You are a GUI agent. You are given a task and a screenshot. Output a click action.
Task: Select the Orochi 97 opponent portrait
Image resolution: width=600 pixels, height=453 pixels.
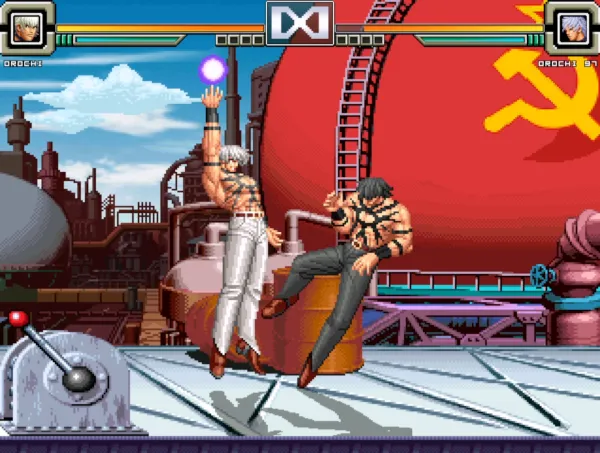573,27
